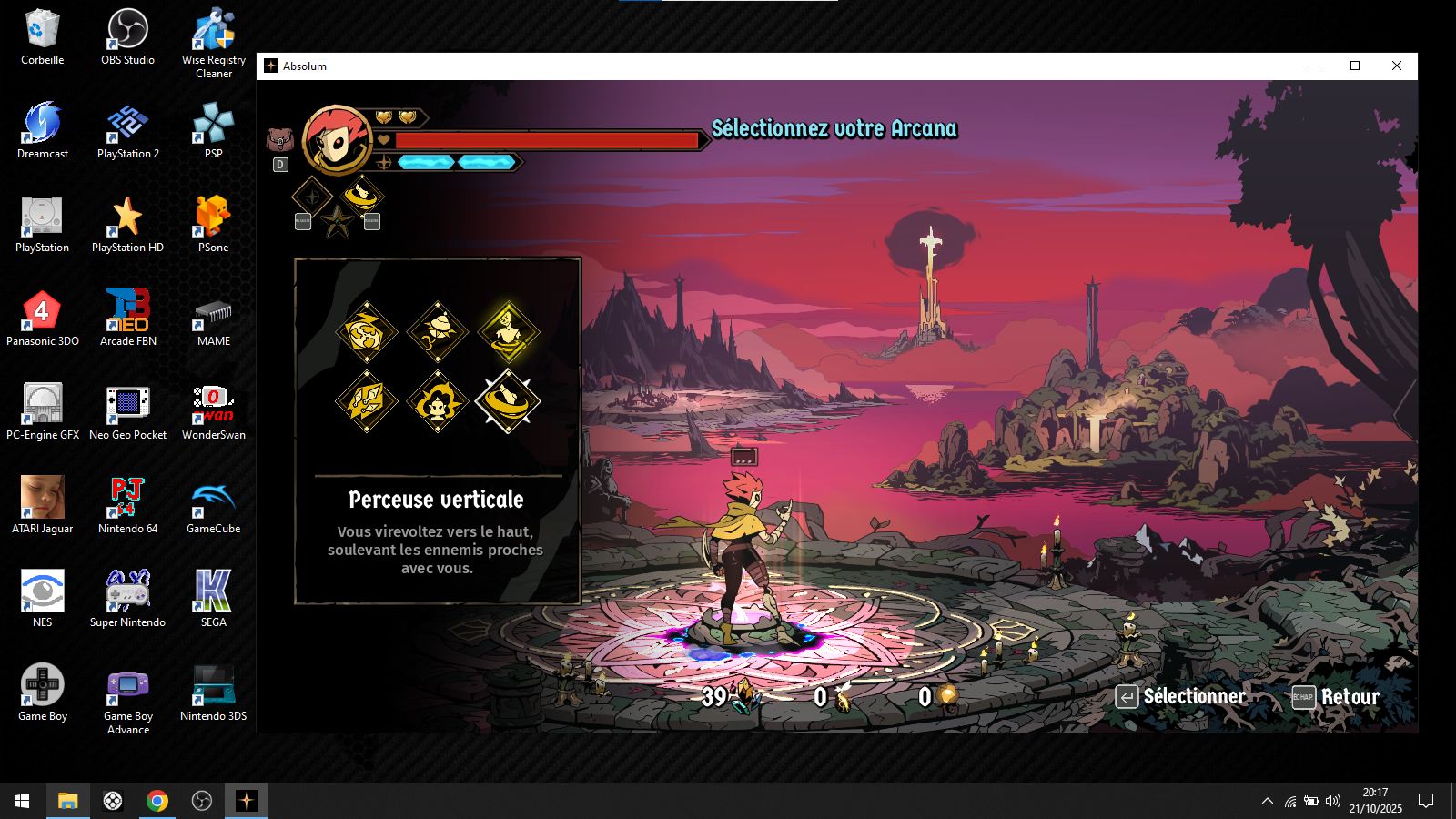
Task: Click the equipped swirling Arcana slot in the HUD
Action: (x=362, y=194)
